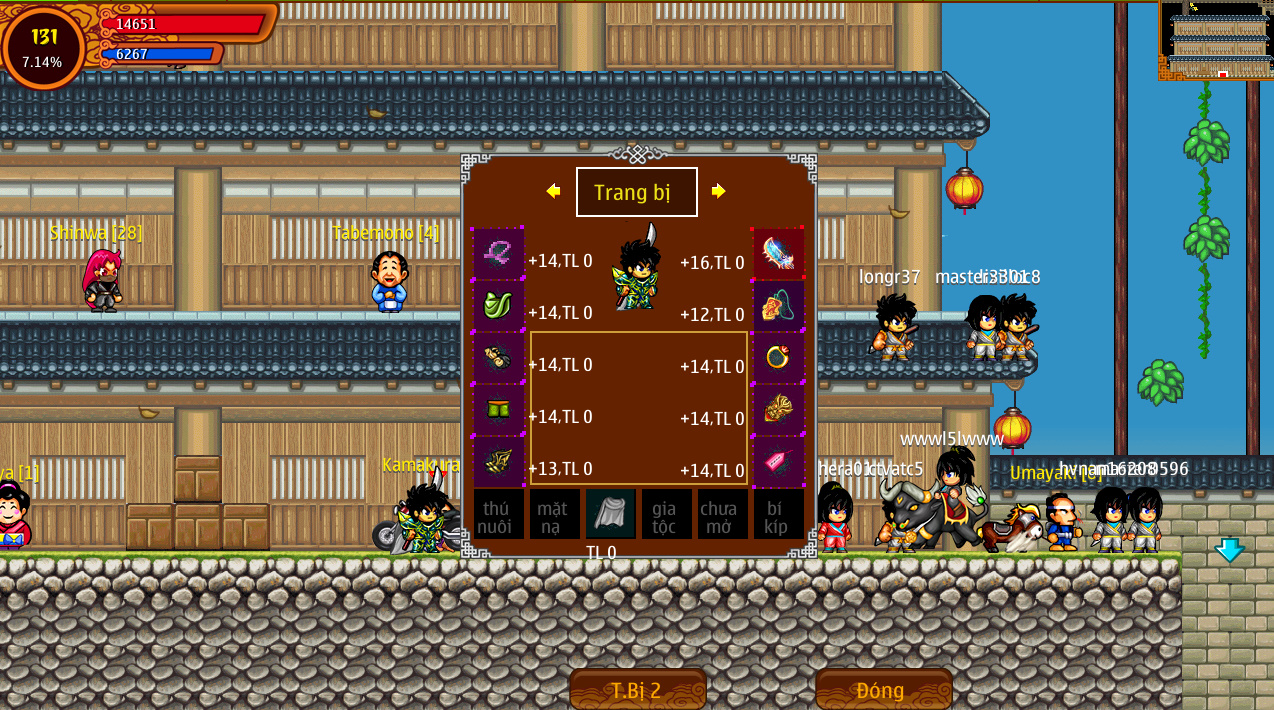
Task: Close the panel with Đóng
Action: click(882, 690)
